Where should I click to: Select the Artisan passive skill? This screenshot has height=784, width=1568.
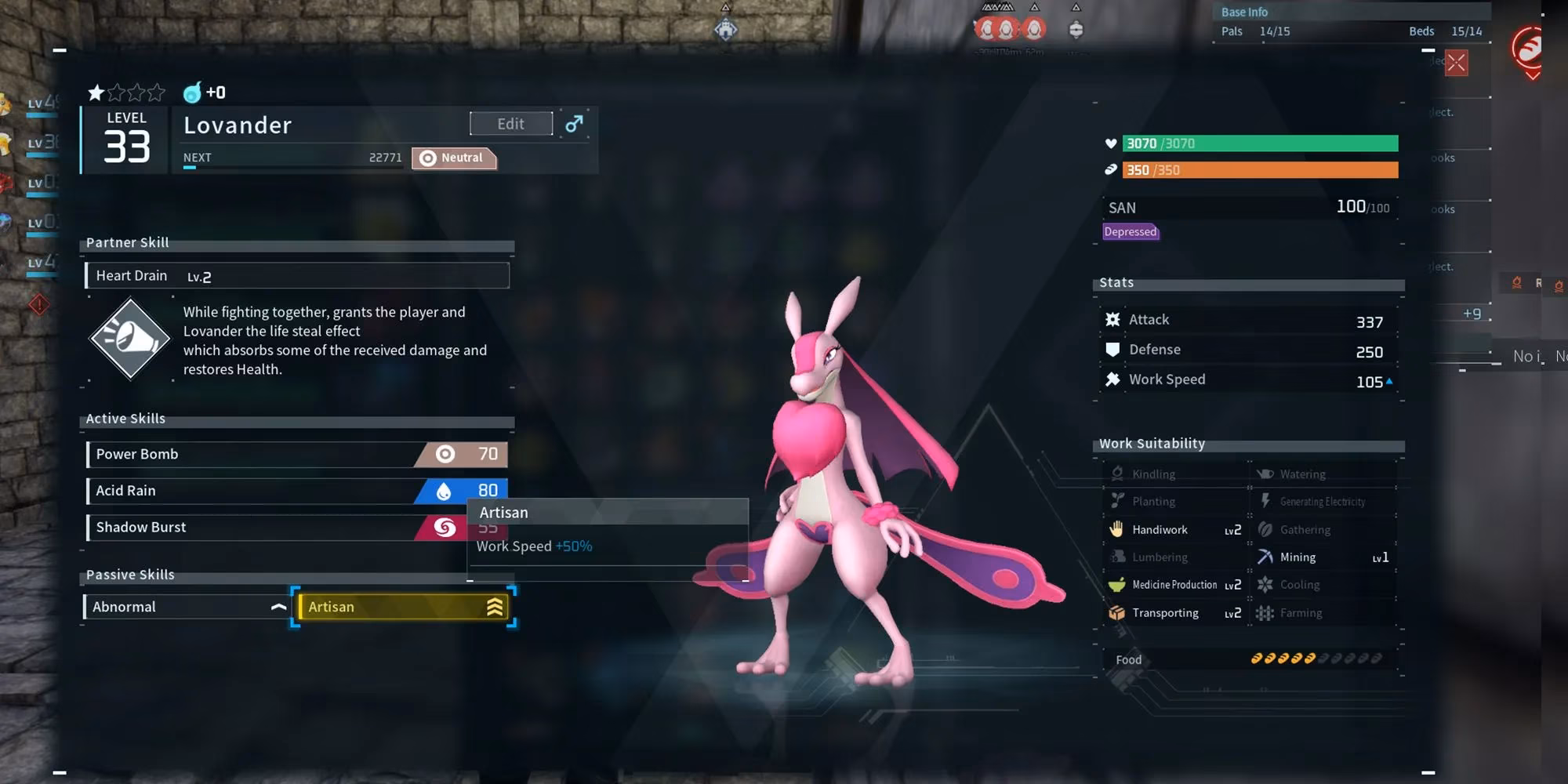click(x=404, y=607)
